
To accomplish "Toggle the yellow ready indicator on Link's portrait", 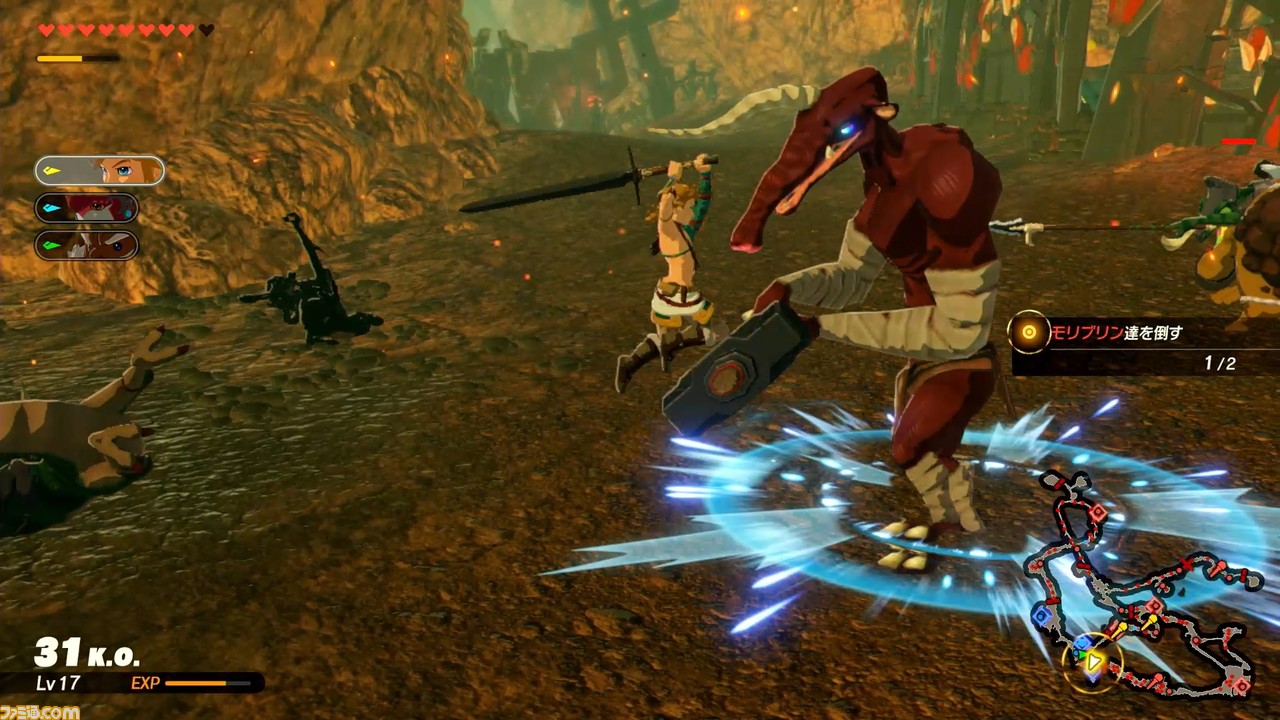I will point(51,170).
